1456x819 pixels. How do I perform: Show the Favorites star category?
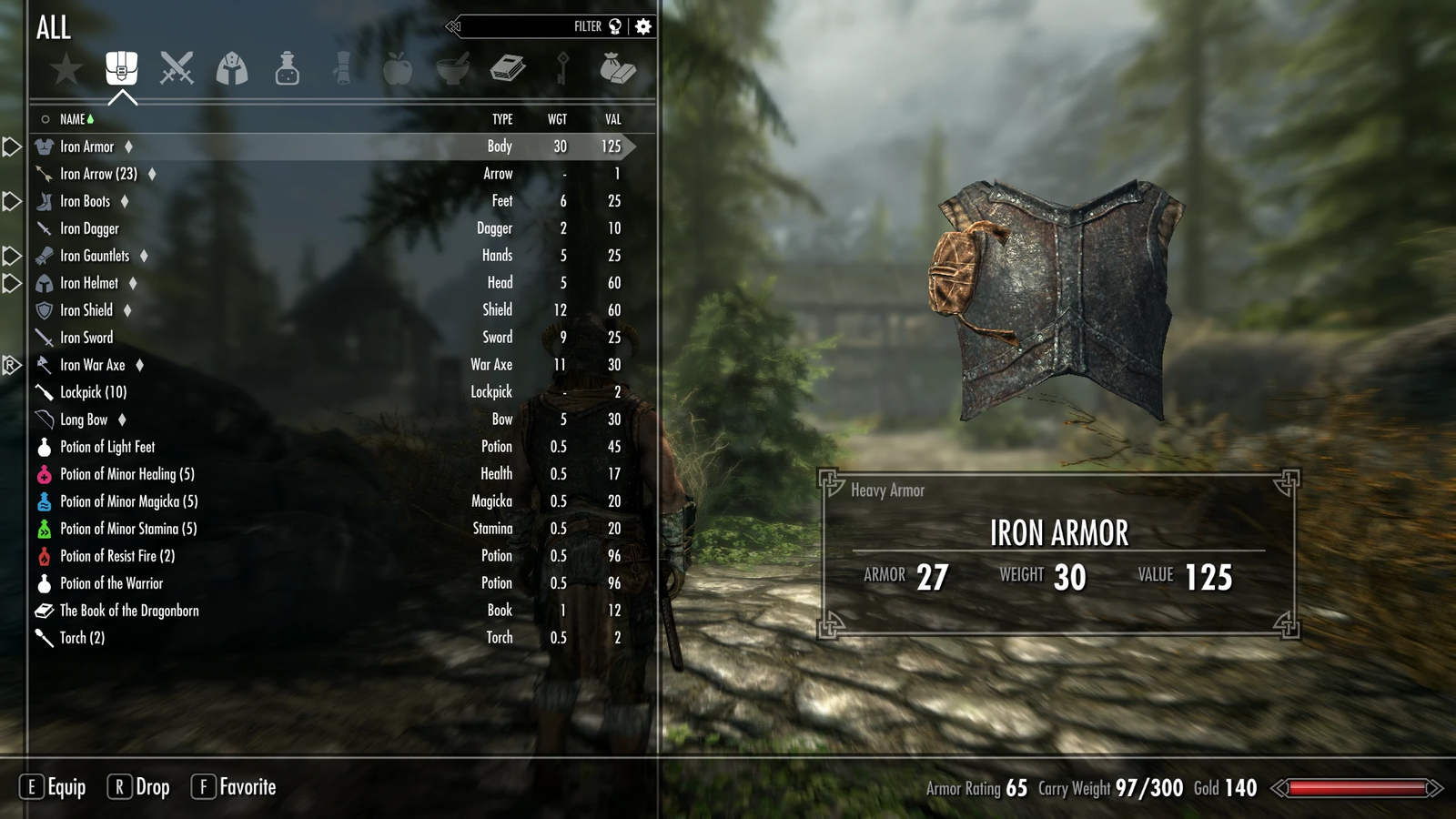coord(66,69)
